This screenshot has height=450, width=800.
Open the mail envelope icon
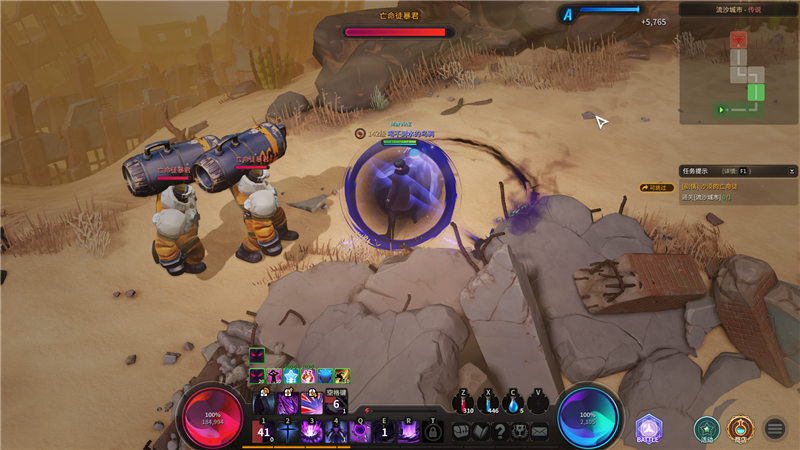[539, 432]
